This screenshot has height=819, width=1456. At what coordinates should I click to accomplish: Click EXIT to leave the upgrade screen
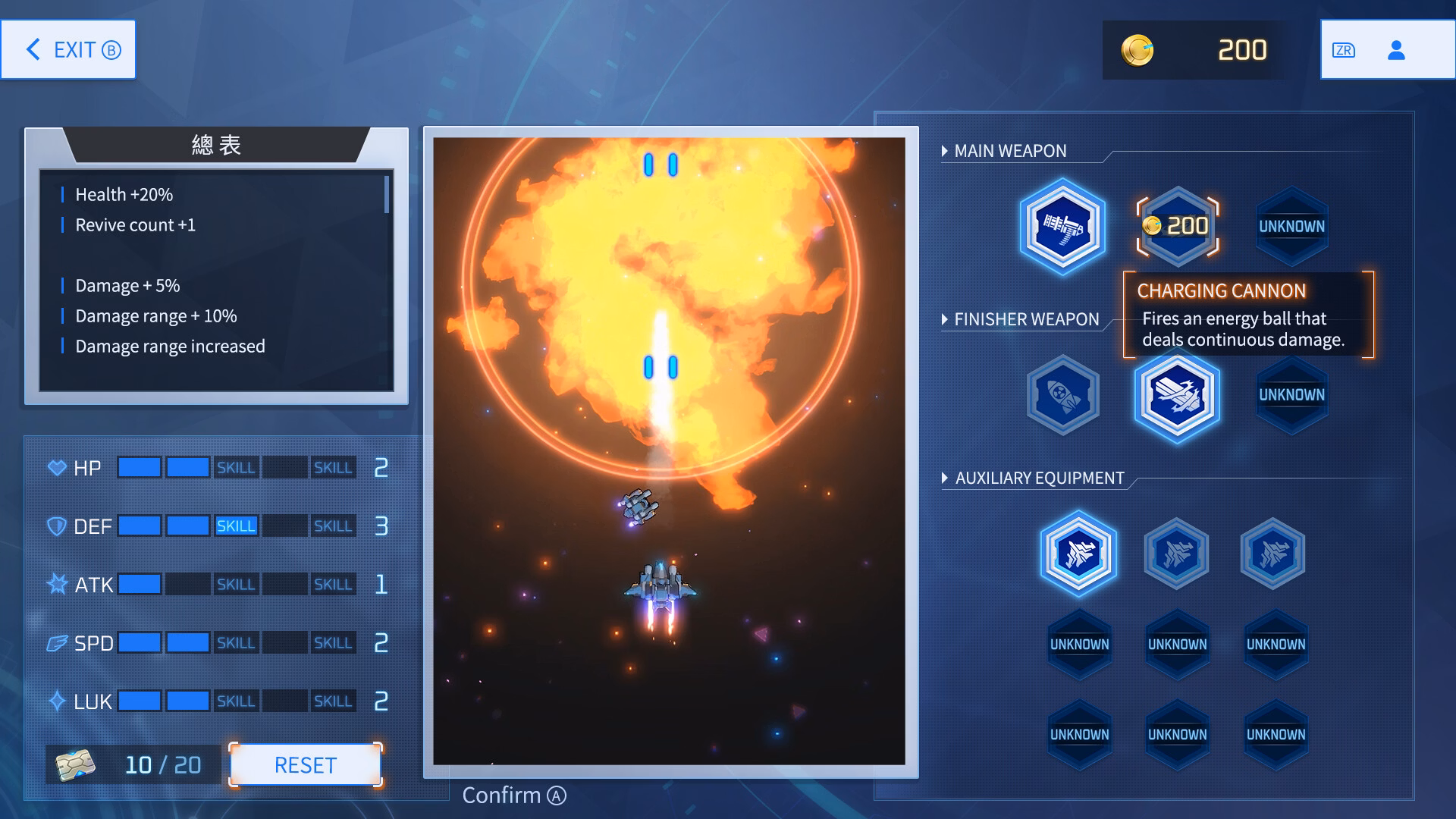[x=67, y=49]
